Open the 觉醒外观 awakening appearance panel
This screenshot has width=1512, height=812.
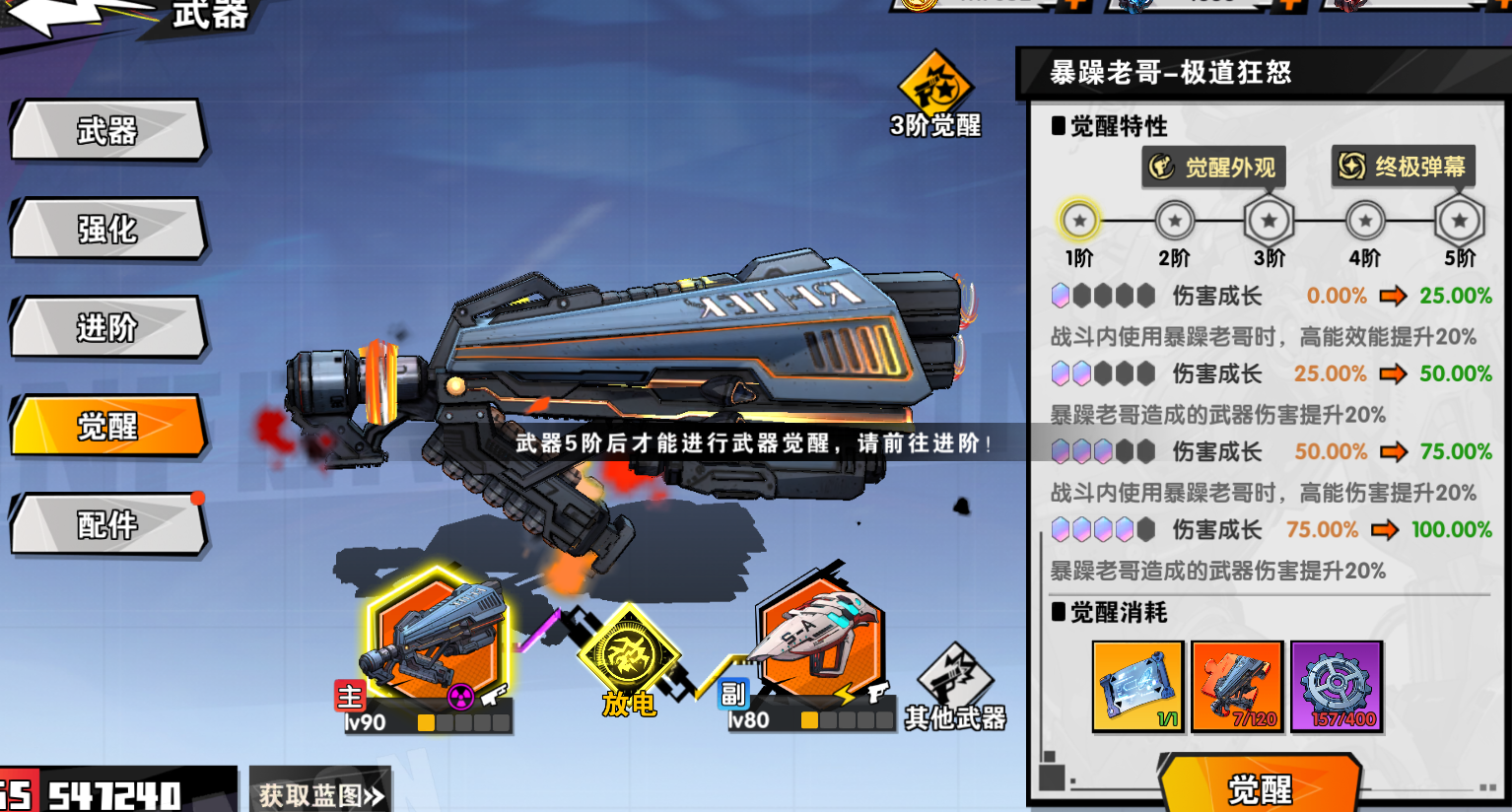coord(1213,167)
